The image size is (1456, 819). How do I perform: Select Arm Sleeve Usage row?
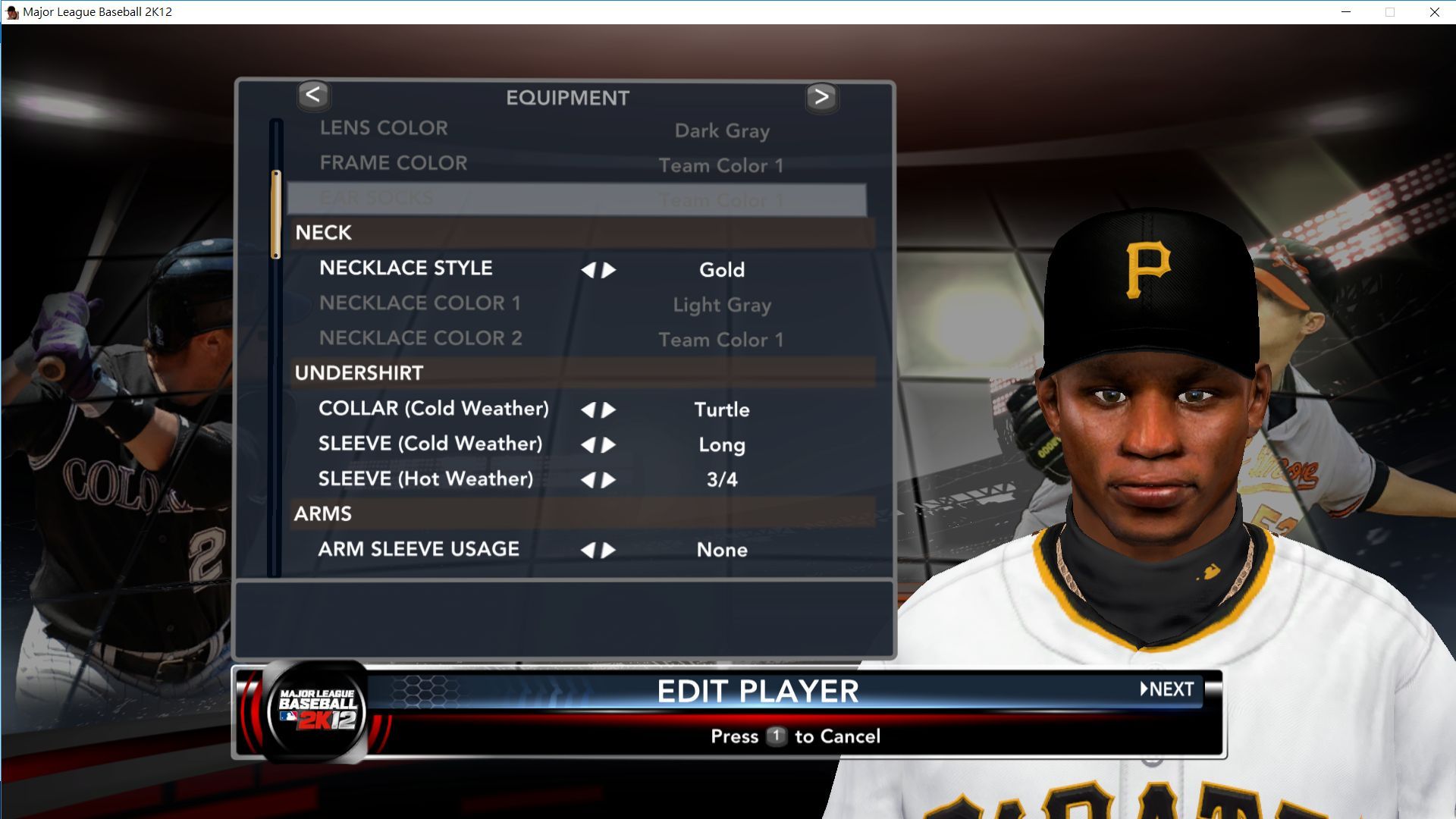(x=419, y=549)
